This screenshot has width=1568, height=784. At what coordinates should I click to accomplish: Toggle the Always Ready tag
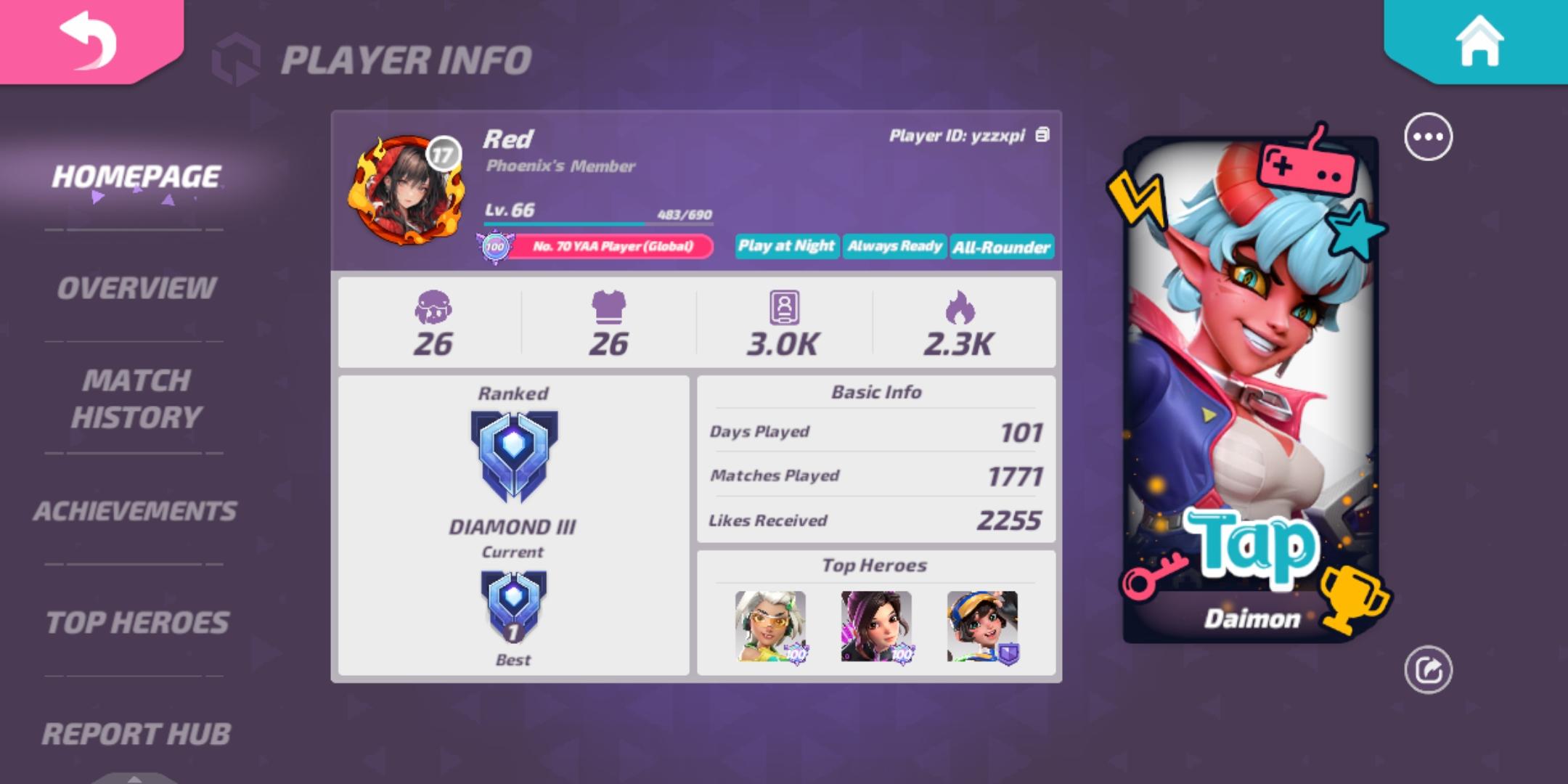pos(894,247)
